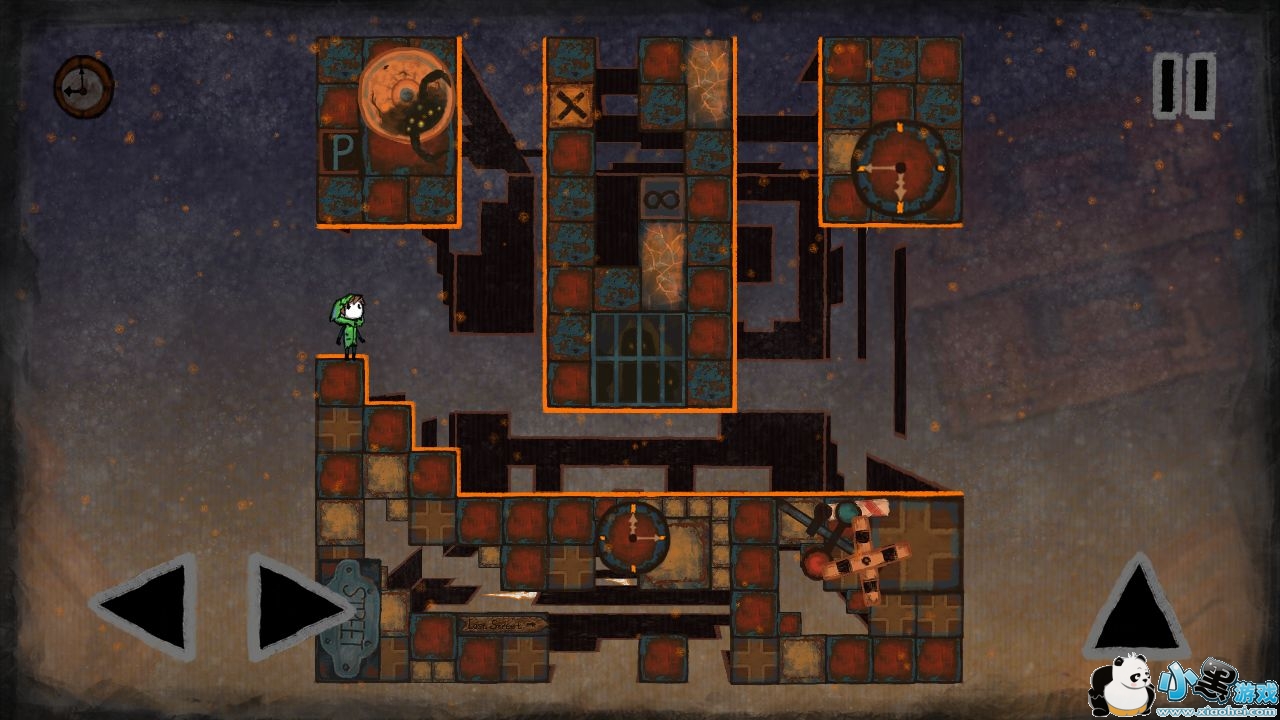Screen dimensions: 1280x720
Task: Pause the game with the pause button
Action: (x=1184, y=87)
